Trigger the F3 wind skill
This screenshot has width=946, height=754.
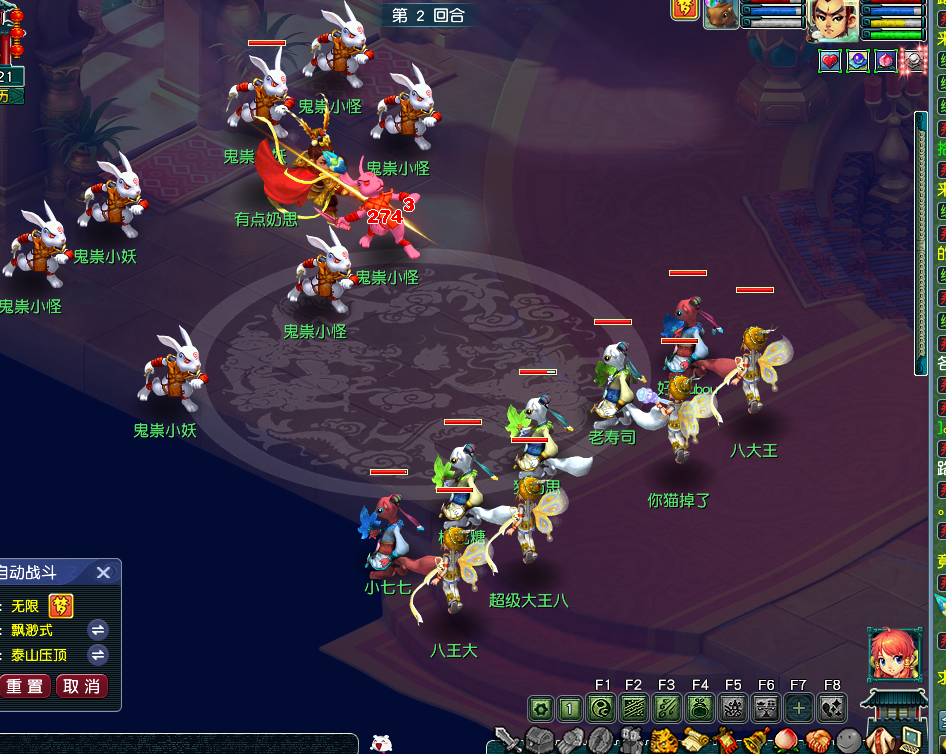click(667, 709)
